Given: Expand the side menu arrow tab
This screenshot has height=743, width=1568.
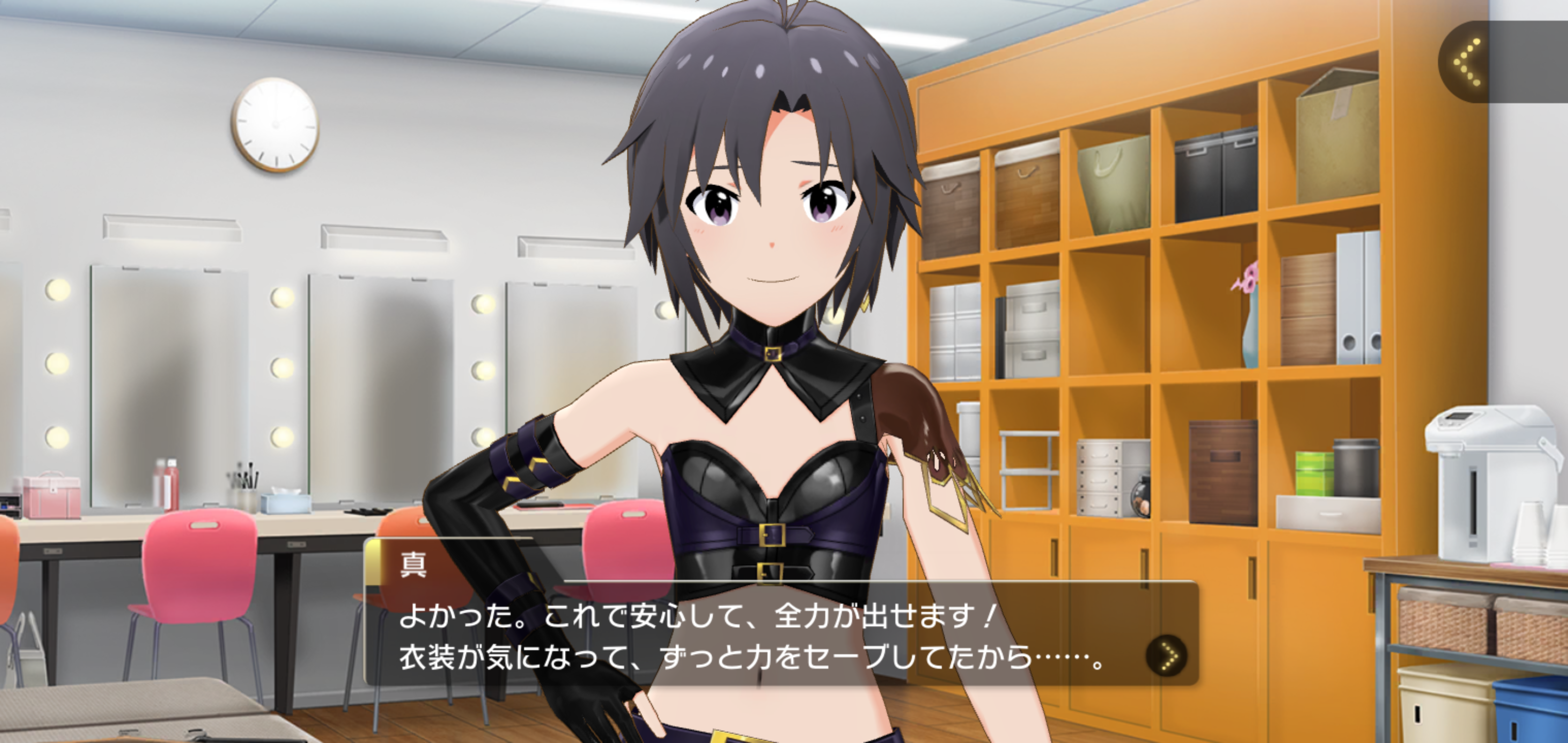Looking at the screenshot, I should [1468, 61].
